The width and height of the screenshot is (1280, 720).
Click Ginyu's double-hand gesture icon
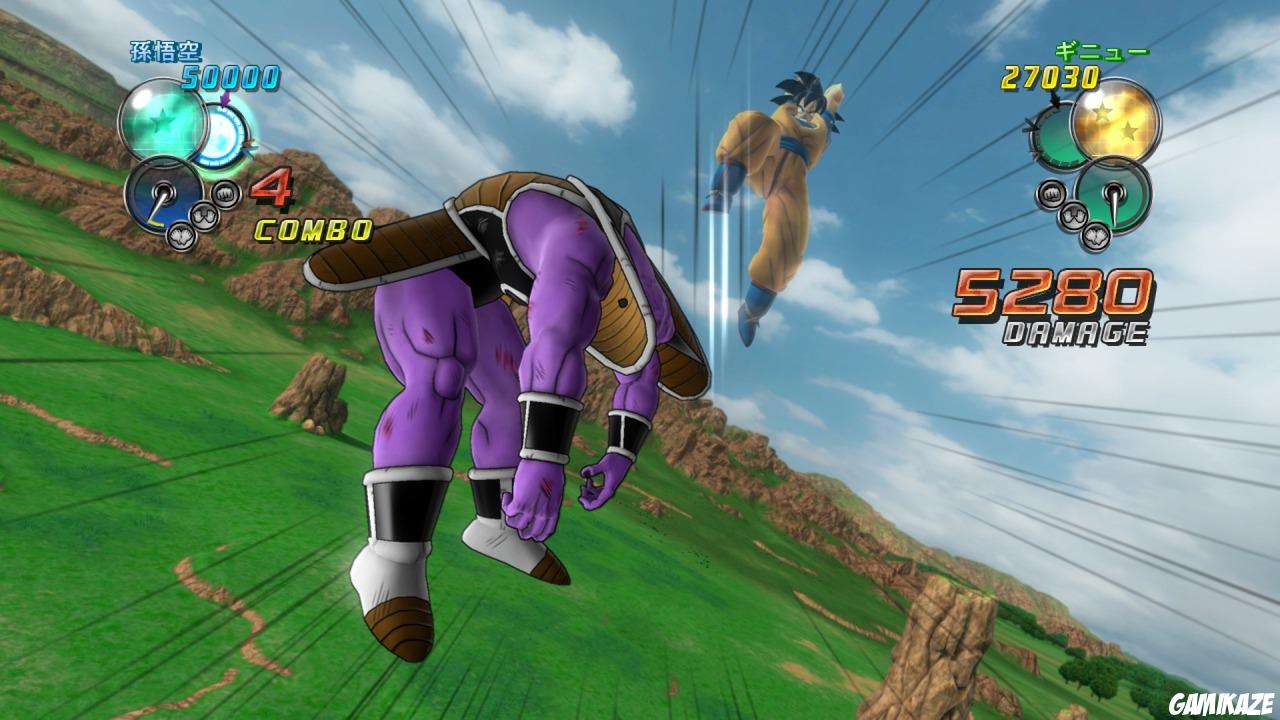pyautogui.click(x=1096, y=236)
